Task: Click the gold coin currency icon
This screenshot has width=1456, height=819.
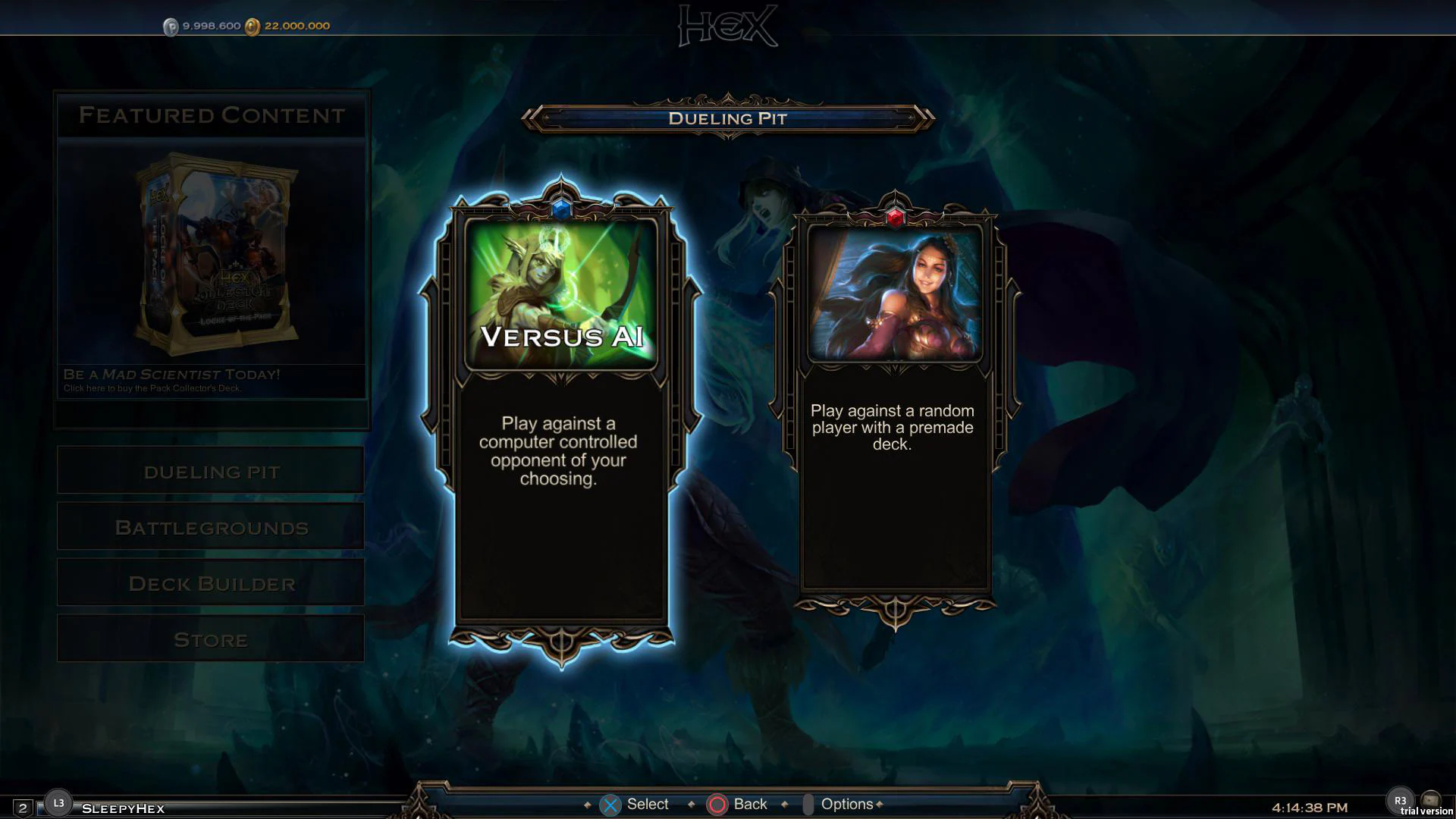Action: [x=253, y=25]
